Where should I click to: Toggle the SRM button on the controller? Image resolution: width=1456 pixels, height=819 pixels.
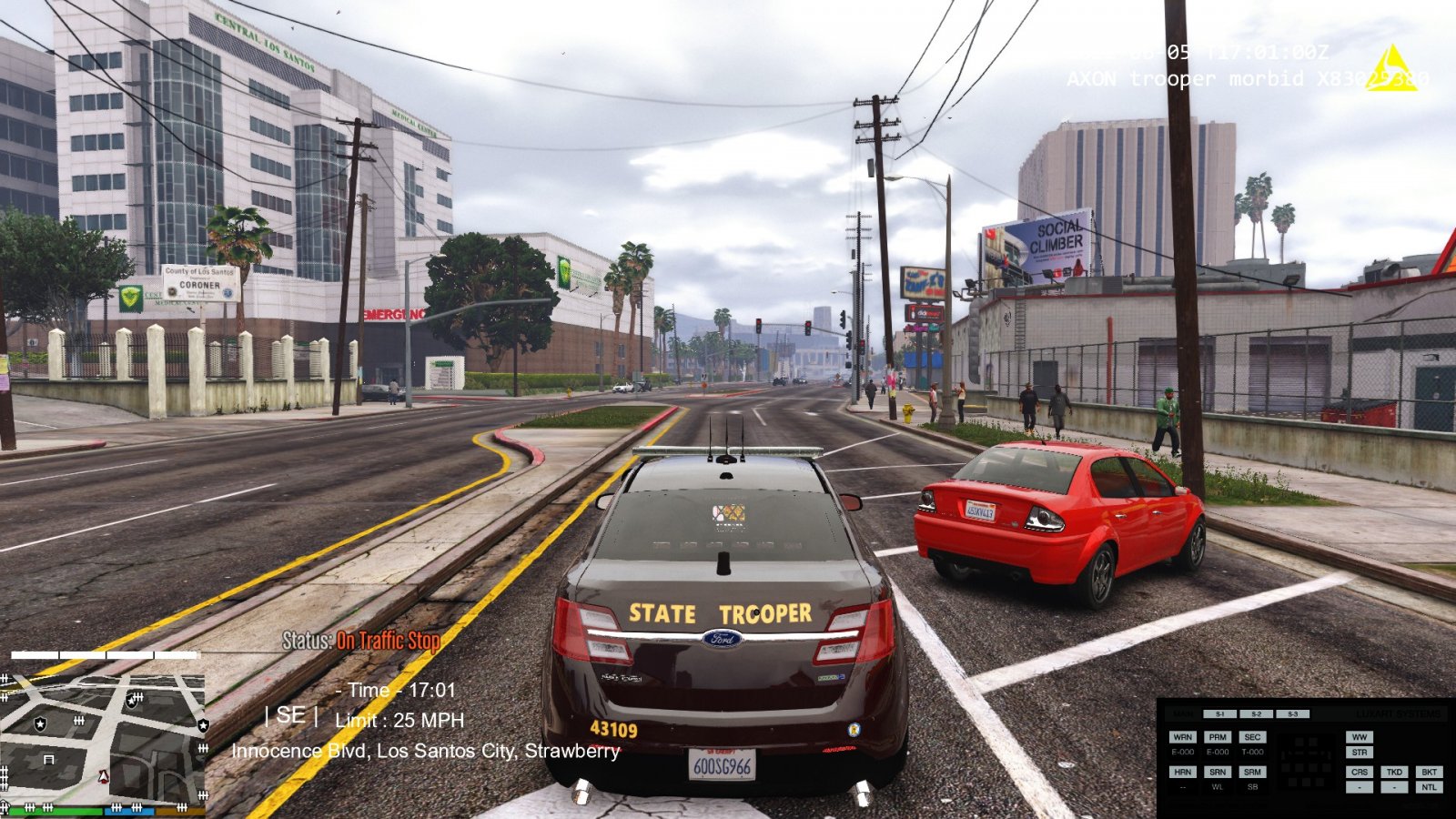click(x=1252, y=772)
